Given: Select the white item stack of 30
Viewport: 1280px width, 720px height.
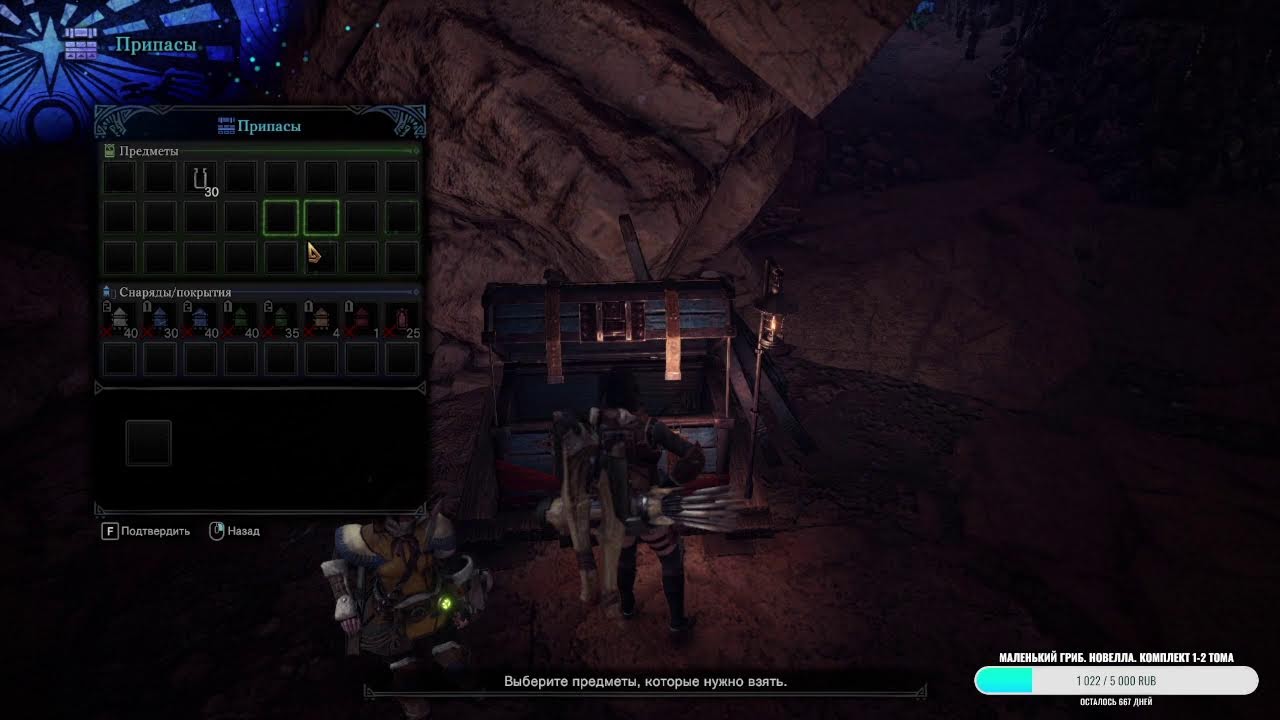Looking at the screenshot, I should point(200,179).
